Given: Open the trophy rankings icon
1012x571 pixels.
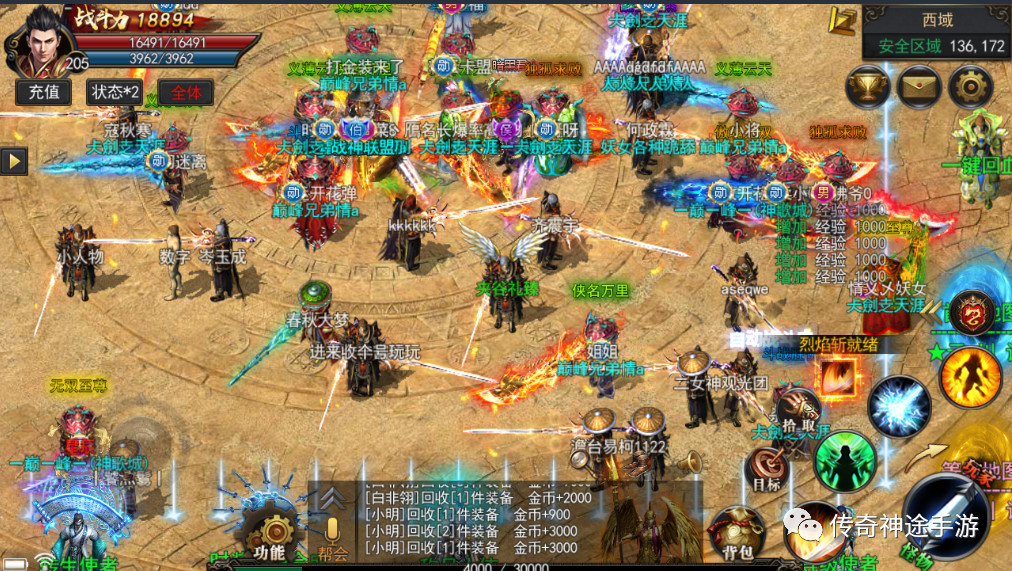Looking at the screenshot, I should click(x=867, y=87).
